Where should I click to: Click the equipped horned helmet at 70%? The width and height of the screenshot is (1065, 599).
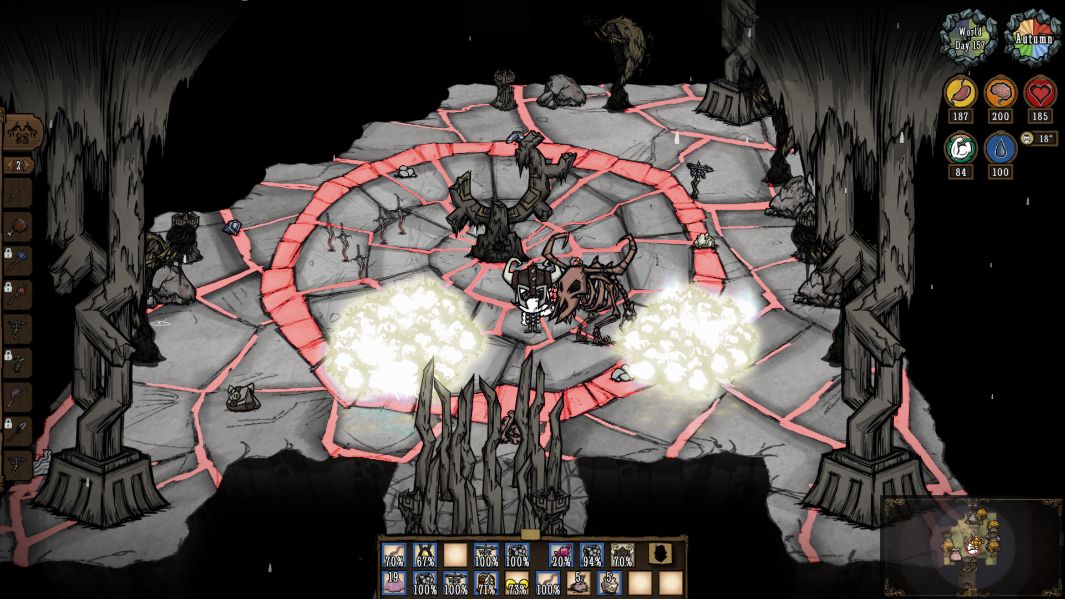point(622,556)
